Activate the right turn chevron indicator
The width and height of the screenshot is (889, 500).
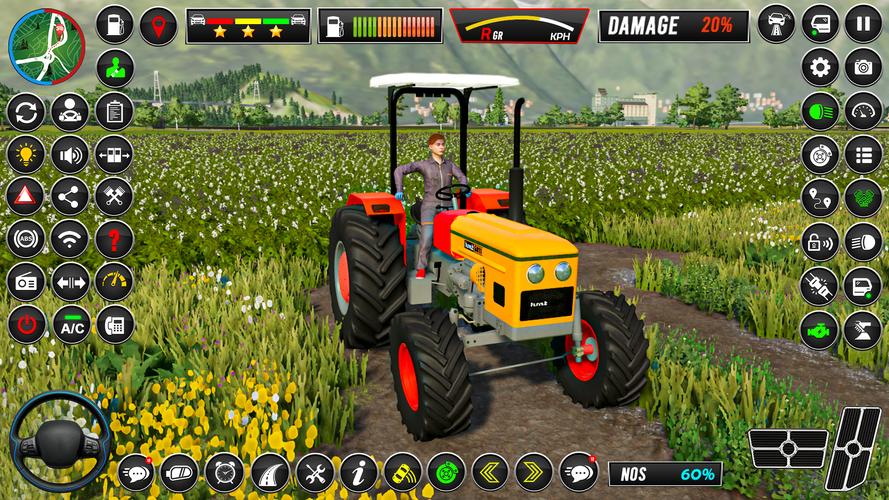click(534, 471)
